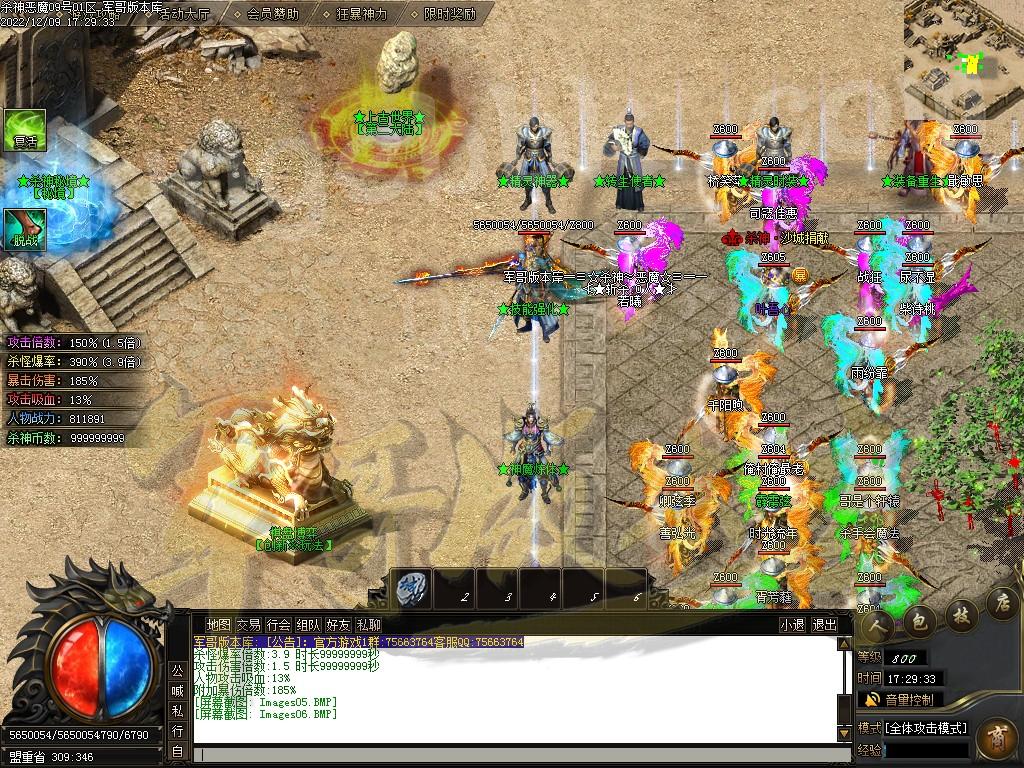
Task: Open the 地图 map tab
Action: [218, 625]
